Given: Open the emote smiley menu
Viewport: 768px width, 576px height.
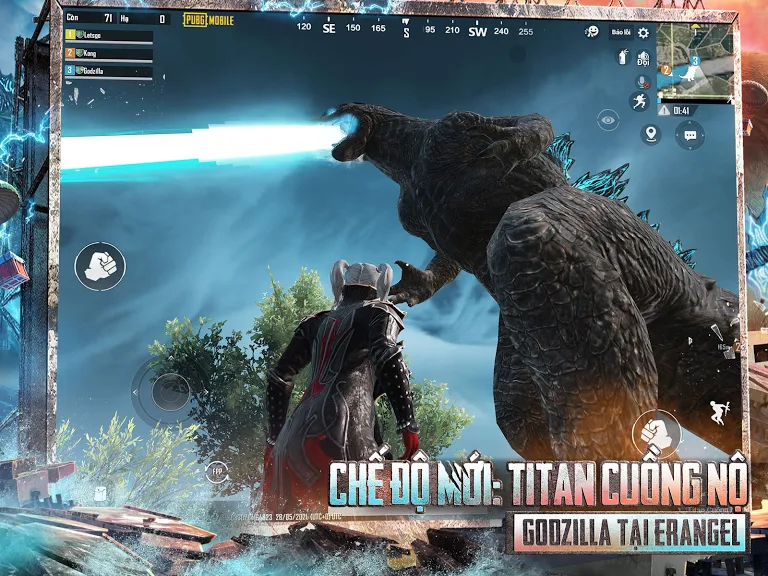Looking at the screenshot, I should [x=592, y=32].
